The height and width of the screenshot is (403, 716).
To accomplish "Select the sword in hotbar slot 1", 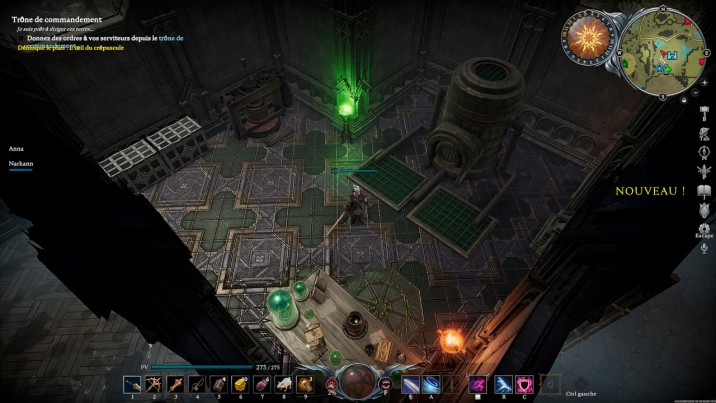I will pyautogui.click(x=133, y=384).
